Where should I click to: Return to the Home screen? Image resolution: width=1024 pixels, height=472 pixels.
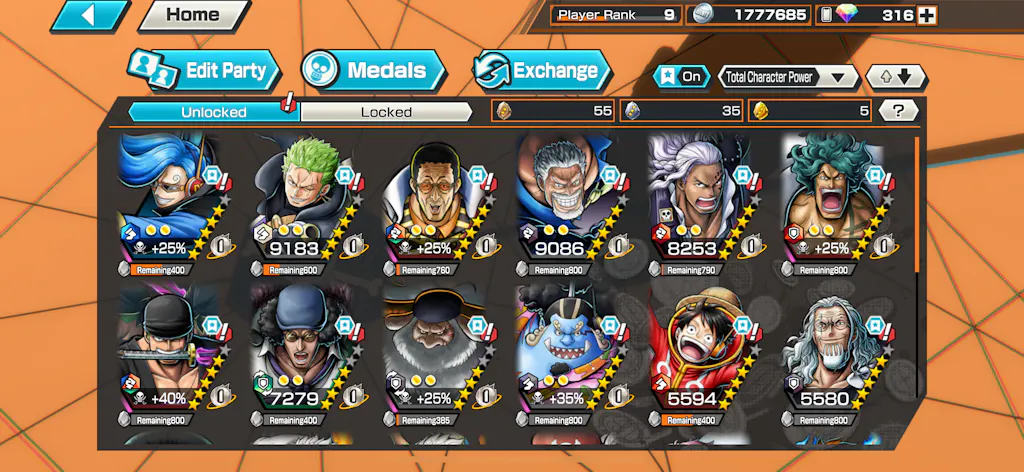click(x=192, y=16)
